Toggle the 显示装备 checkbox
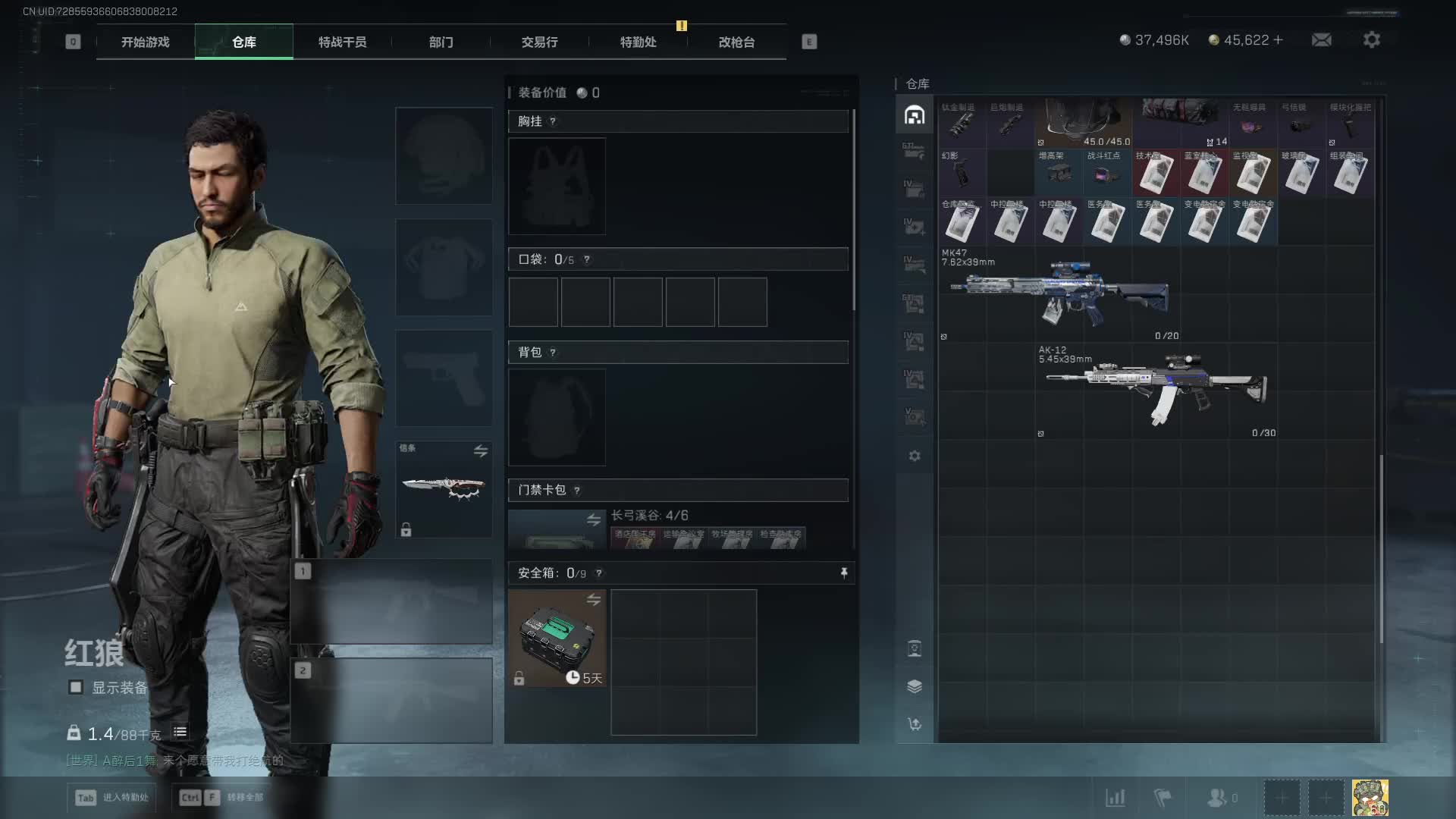This screenshot has height=819, width=1456. tap(76, 687)
